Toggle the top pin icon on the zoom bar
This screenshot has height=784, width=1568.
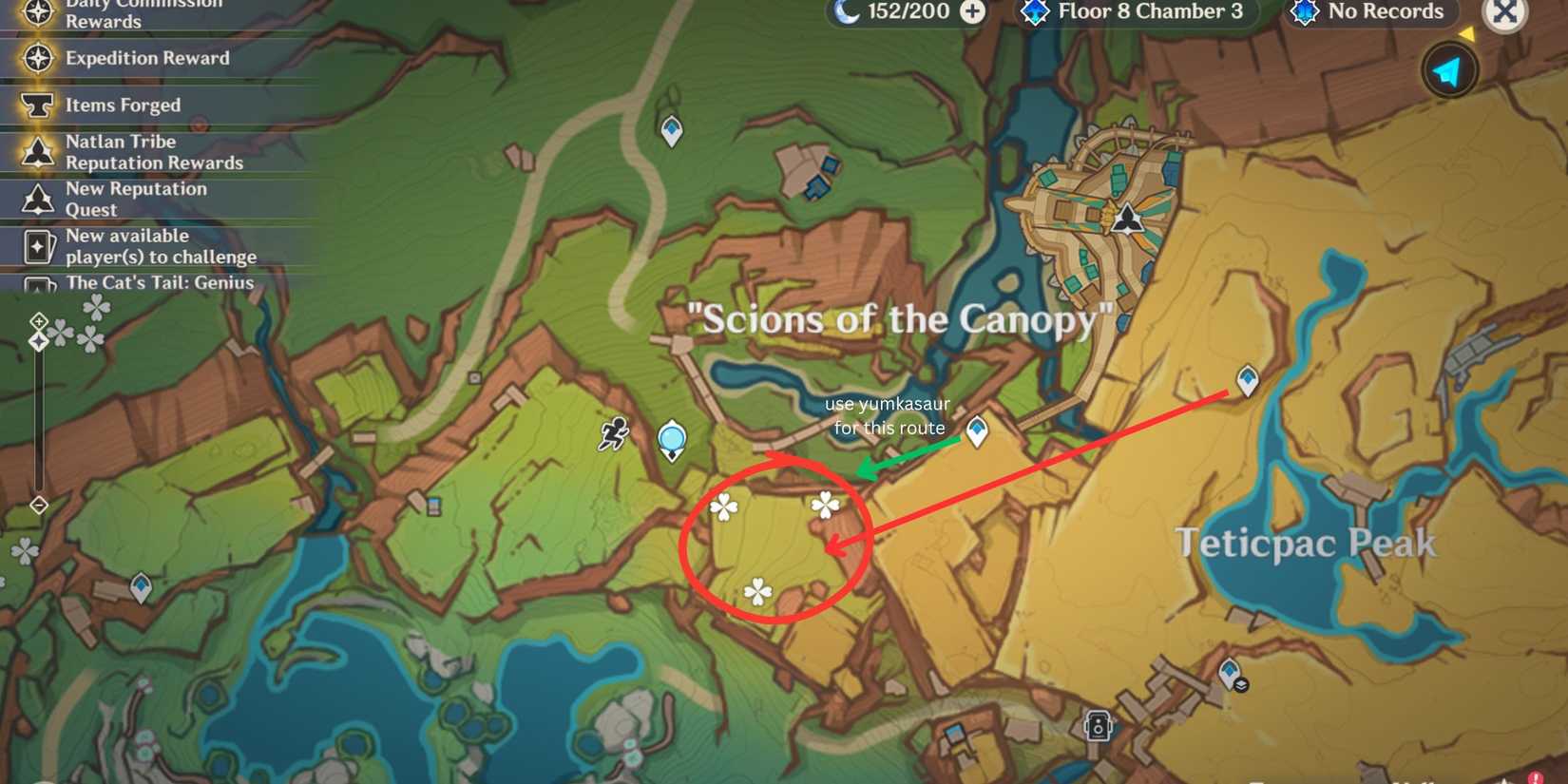(x=38, y=323)
